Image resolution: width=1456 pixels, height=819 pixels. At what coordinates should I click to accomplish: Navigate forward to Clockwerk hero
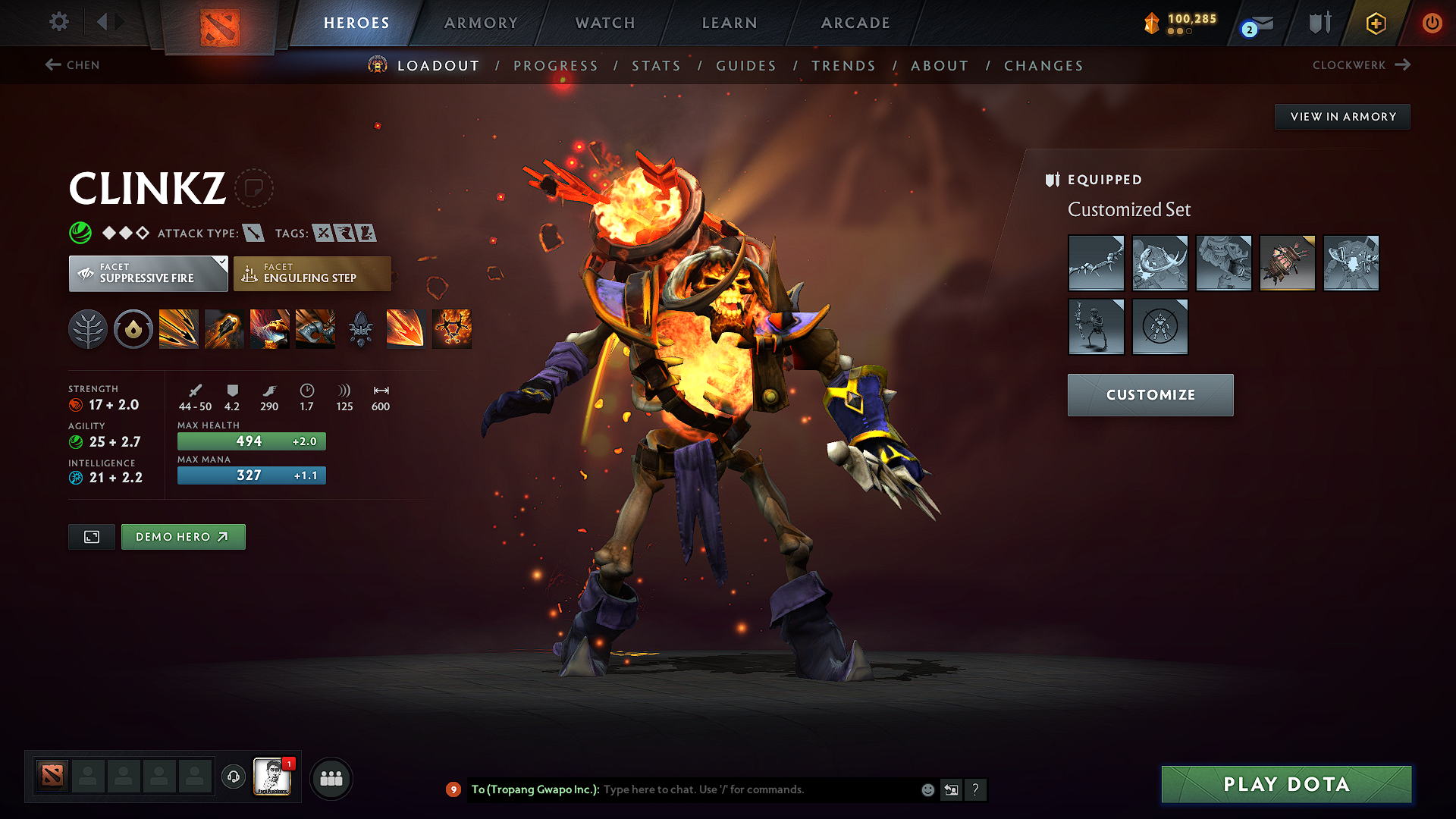[x=1361, y=65]
